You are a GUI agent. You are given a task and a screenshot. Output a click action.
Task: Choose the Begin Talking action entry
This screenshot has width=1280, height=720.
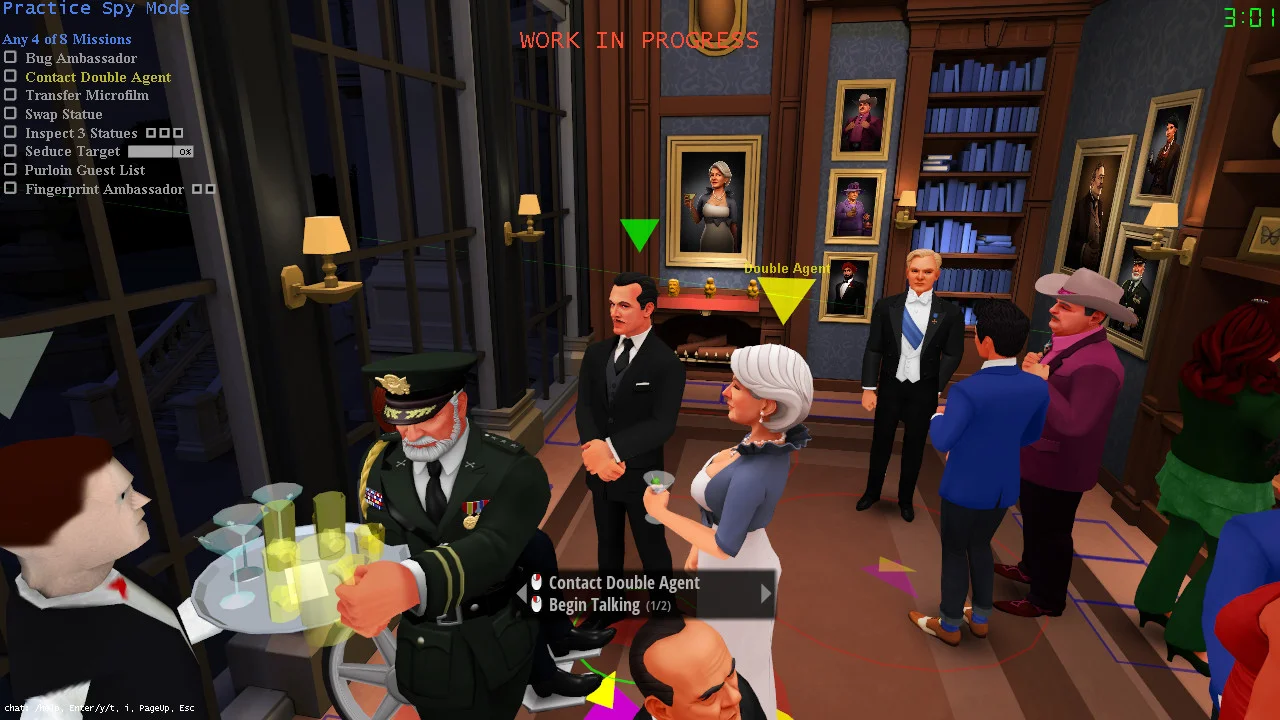pos(596,604)
